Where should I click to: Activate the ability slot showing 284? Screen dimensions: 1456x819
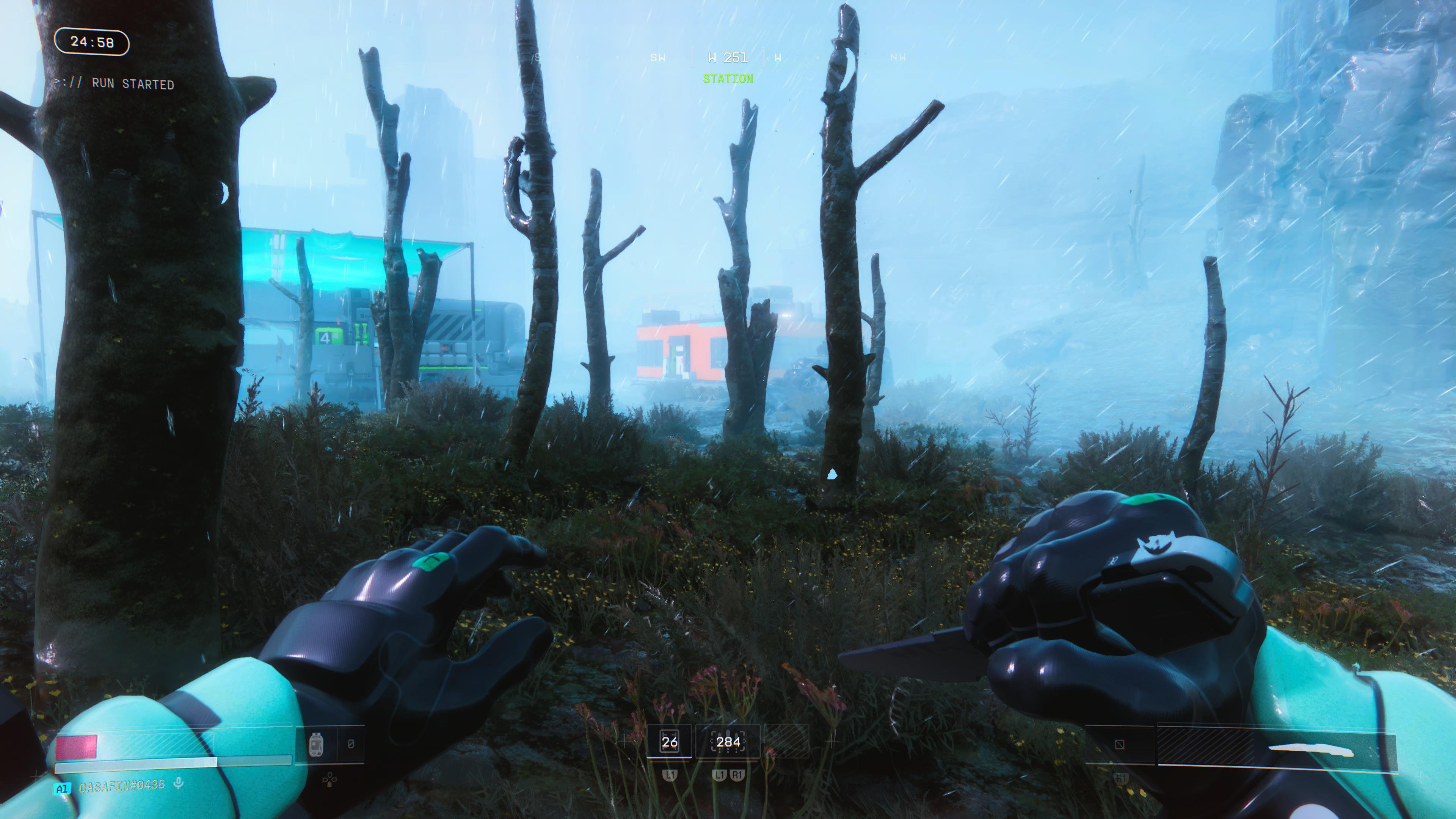tap(728, 742)
